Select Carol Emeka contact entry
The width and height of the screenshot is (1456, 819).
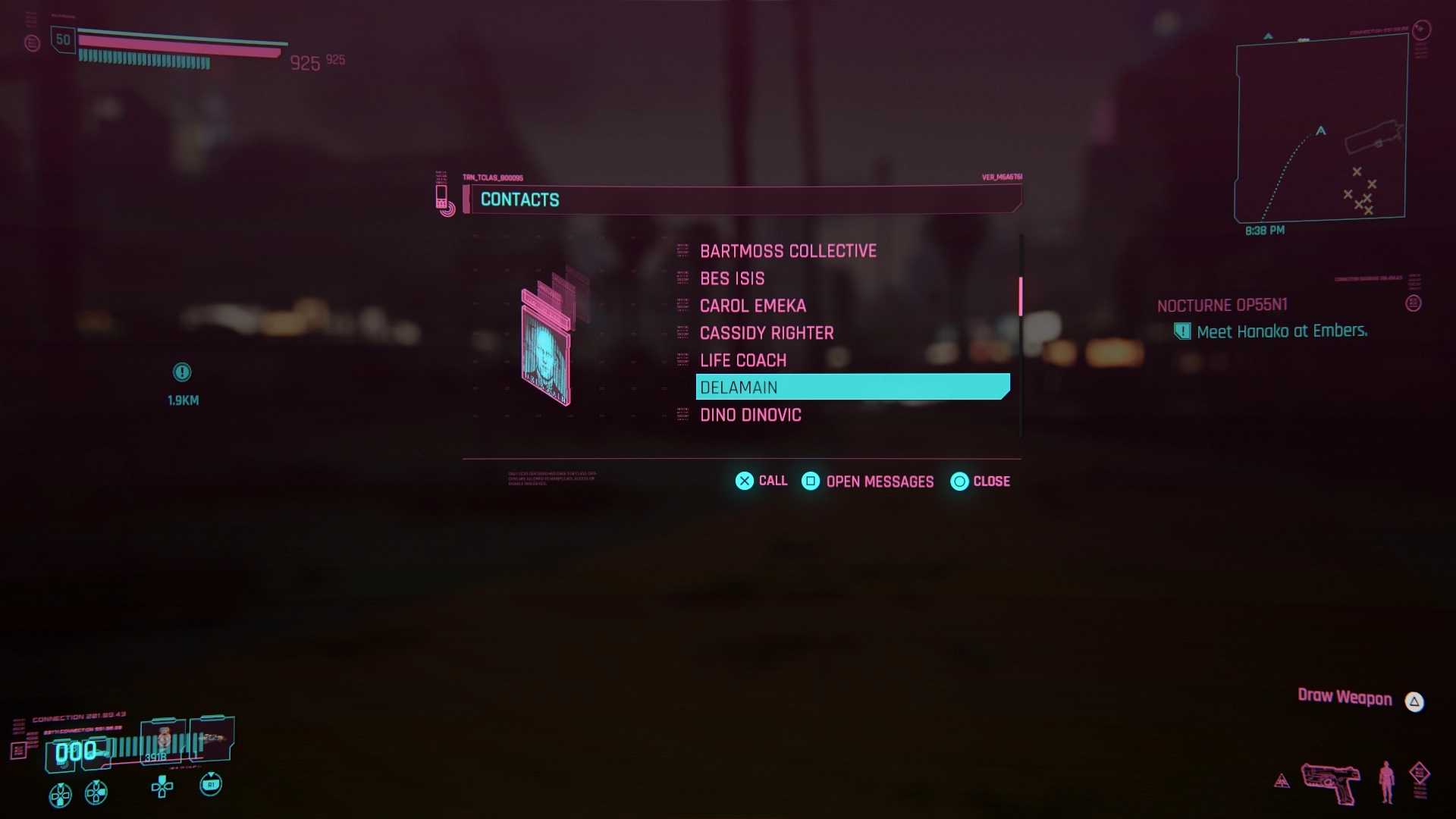click(752, 306)
